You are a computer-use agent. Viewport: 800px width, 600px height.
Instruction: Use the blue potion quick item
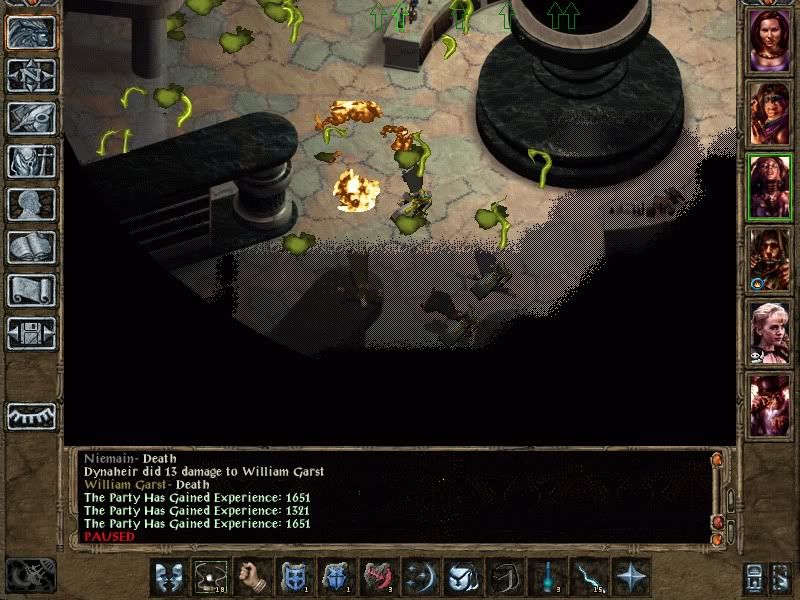click(x=548, y=577)
